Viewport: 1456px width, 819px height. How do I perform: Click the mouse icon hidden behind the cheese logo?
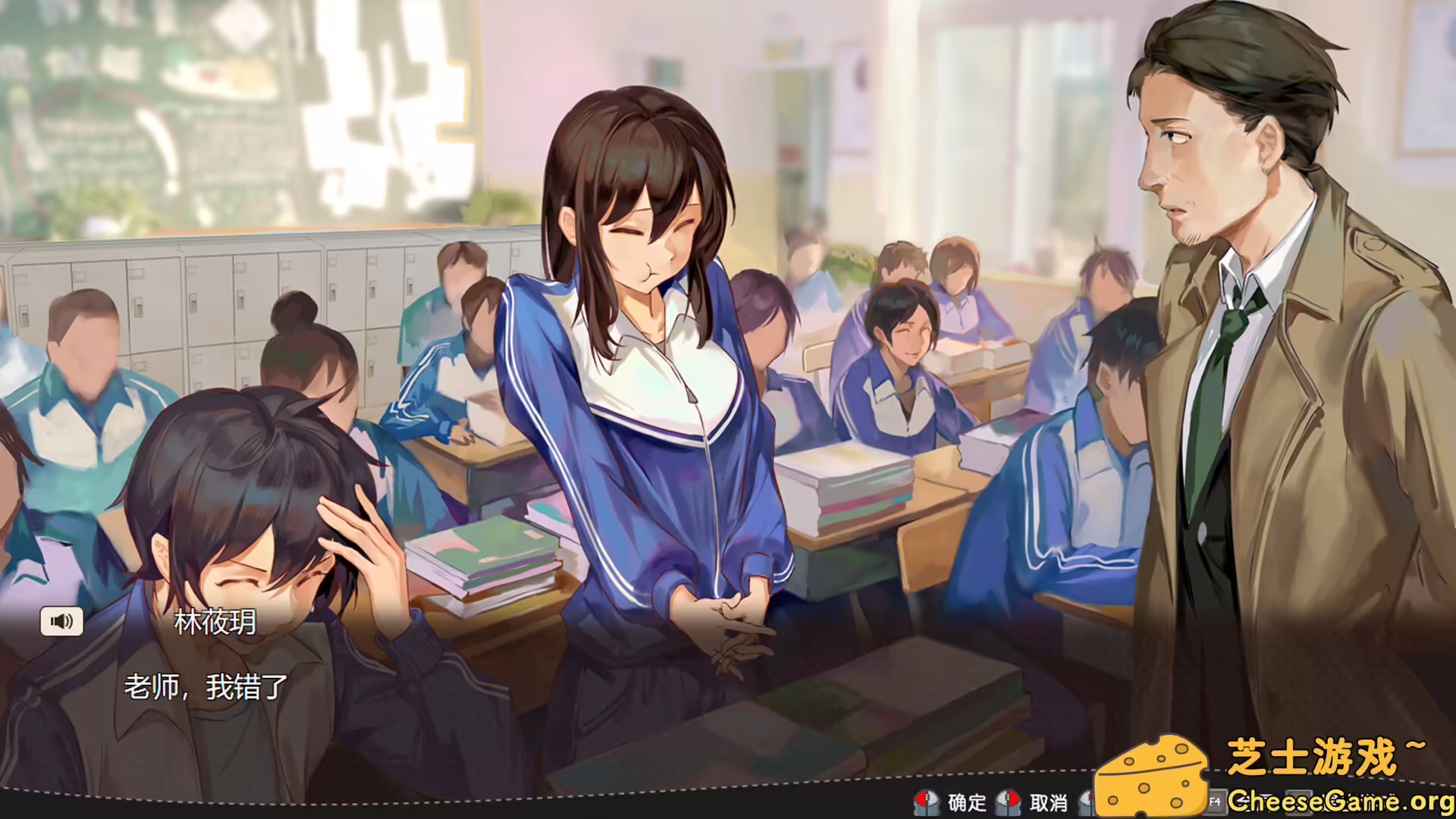pyautogui.click(x=1086, y=802)
